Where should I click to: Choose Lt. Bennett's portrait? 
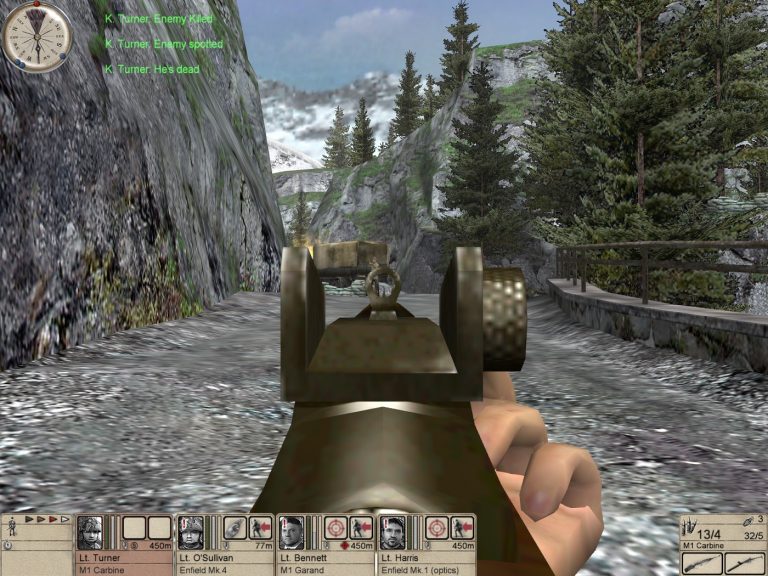pyautogui.click(x=291, y=530)
